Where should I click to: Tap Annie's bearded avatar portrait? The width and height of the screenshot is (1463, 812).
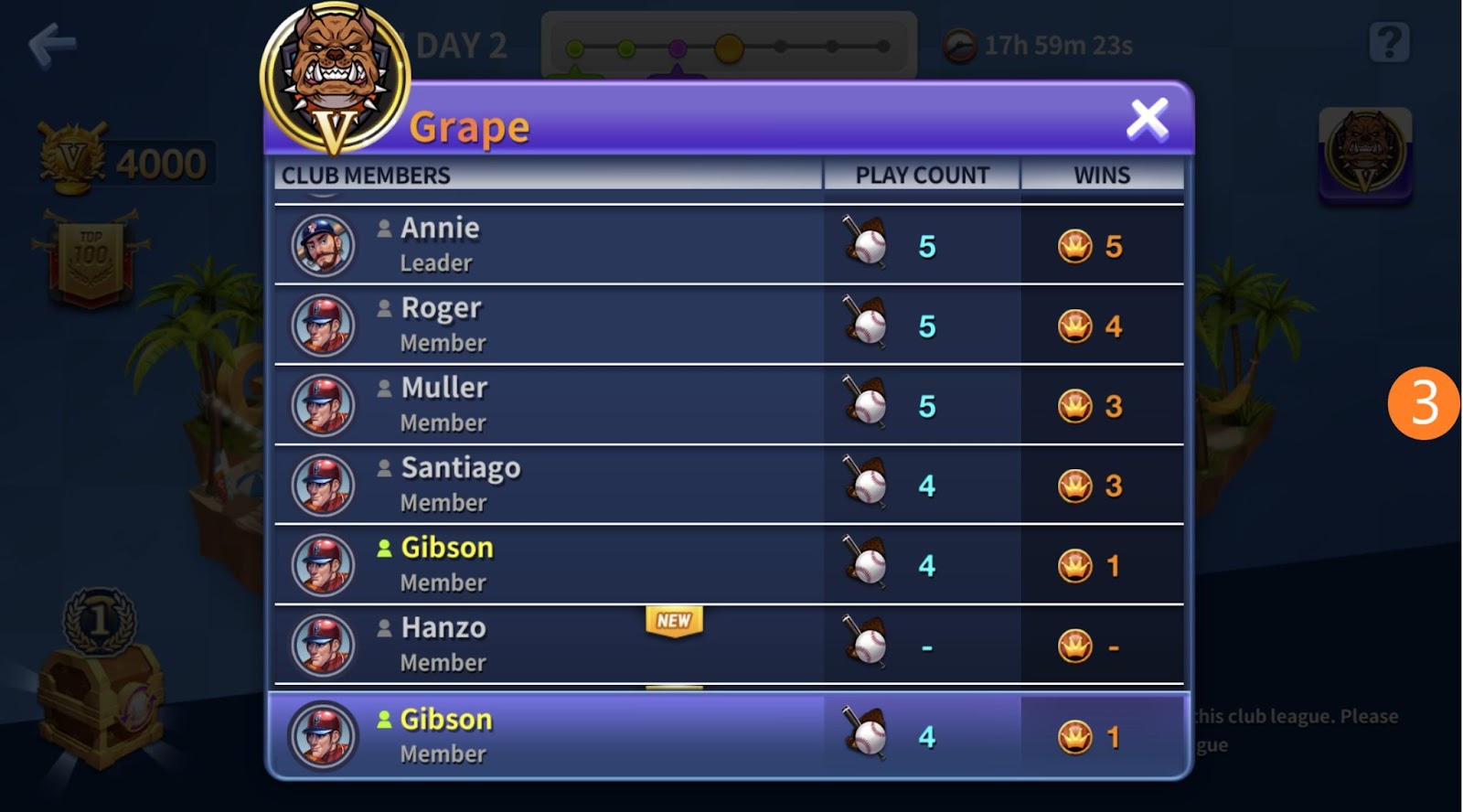[323, 245]
